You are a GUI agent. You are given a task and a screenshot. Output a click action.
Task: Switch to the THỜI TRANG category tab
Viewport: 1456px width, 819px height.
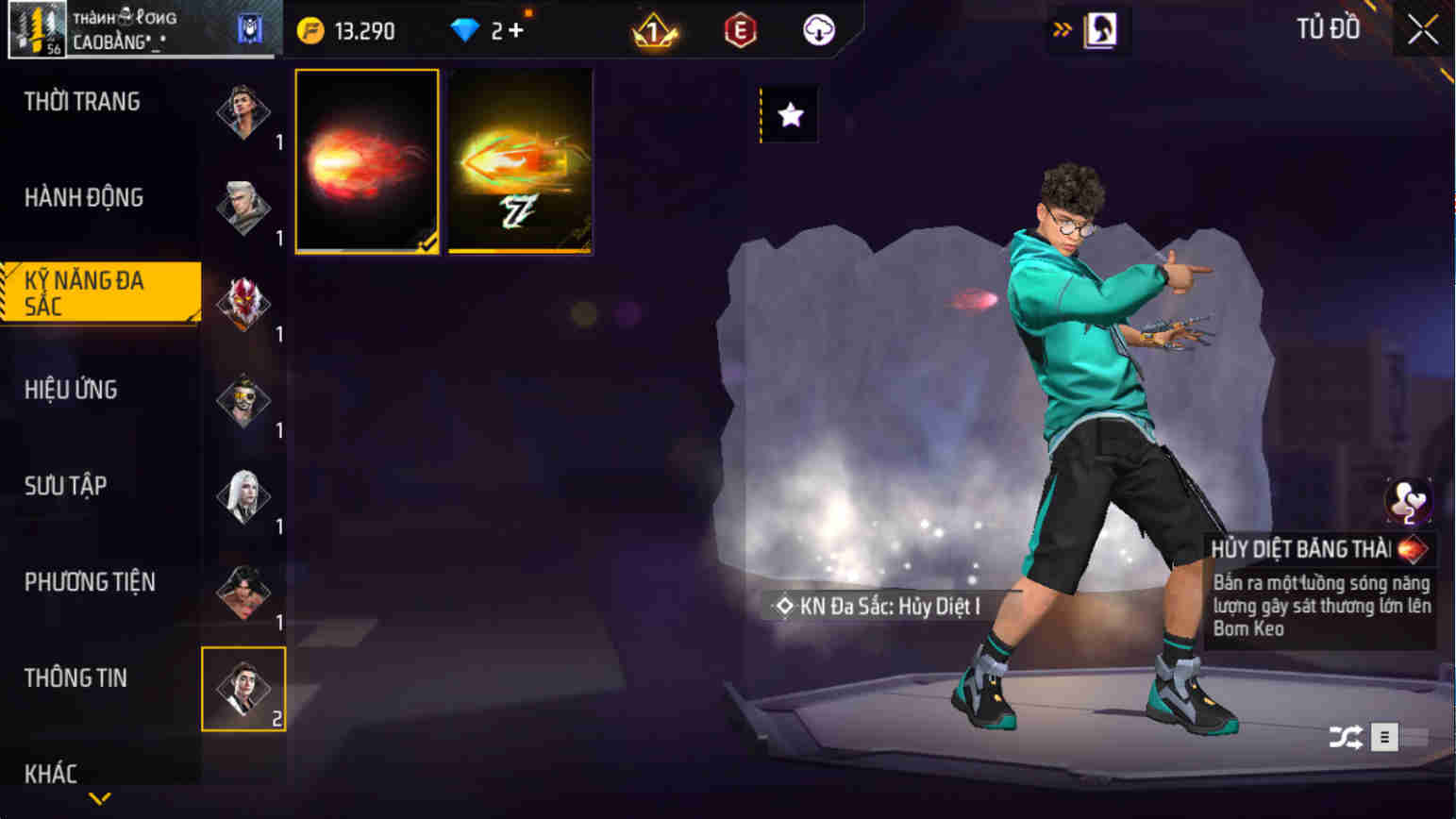point(82,100)
